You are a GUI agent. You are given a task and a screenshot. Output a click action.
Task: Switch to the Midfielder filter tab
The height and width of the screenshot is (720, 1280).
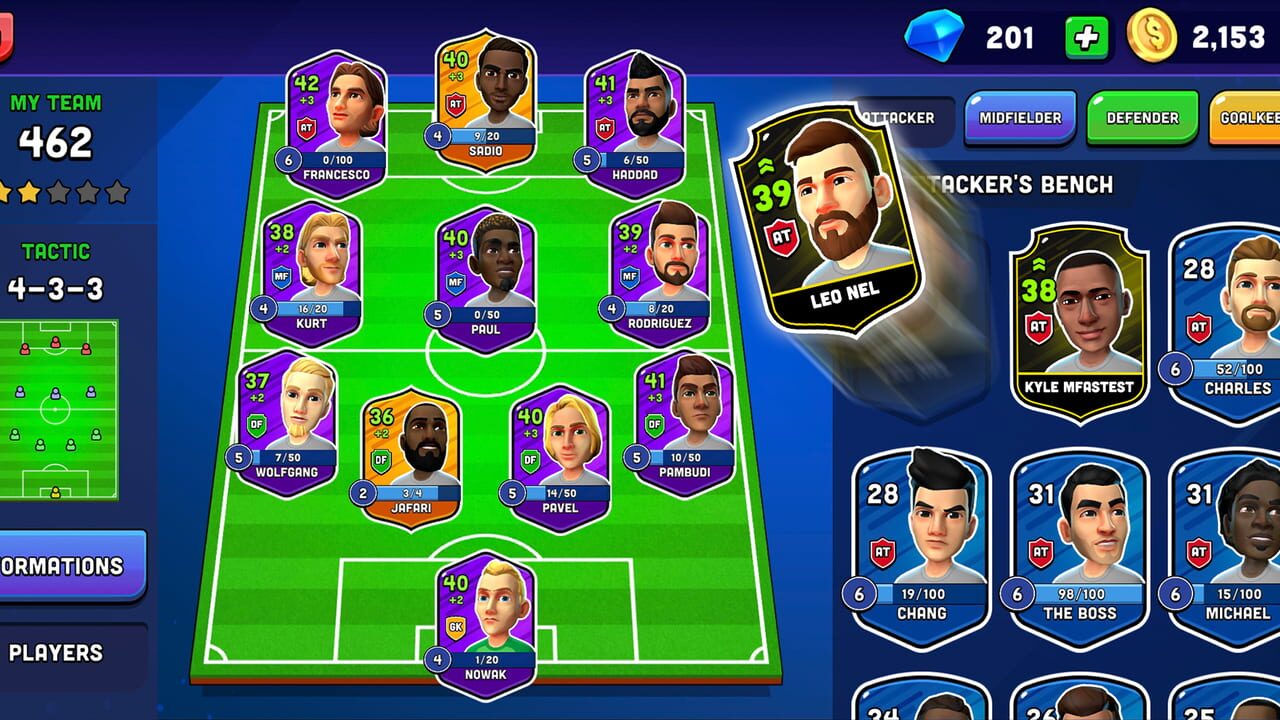click(x=1019, y=117)
